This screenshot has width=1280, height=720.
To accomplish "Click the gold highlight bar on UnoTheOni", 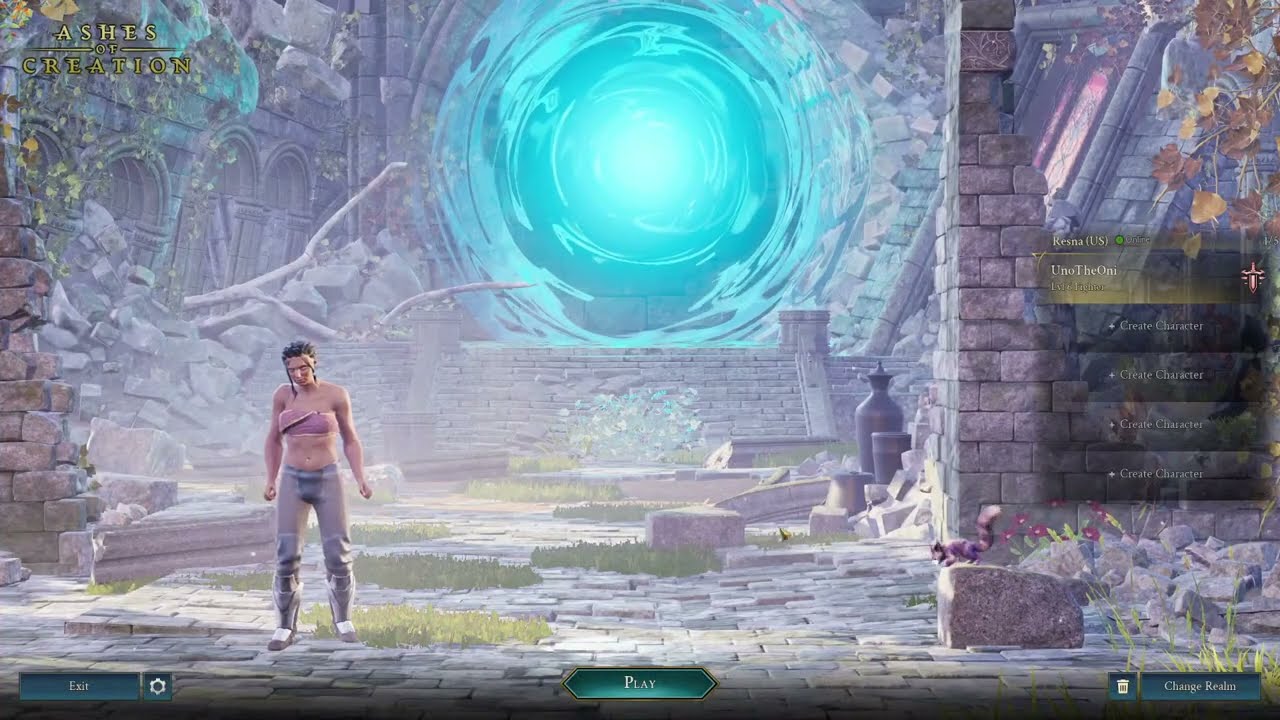I will (1150, 276).
